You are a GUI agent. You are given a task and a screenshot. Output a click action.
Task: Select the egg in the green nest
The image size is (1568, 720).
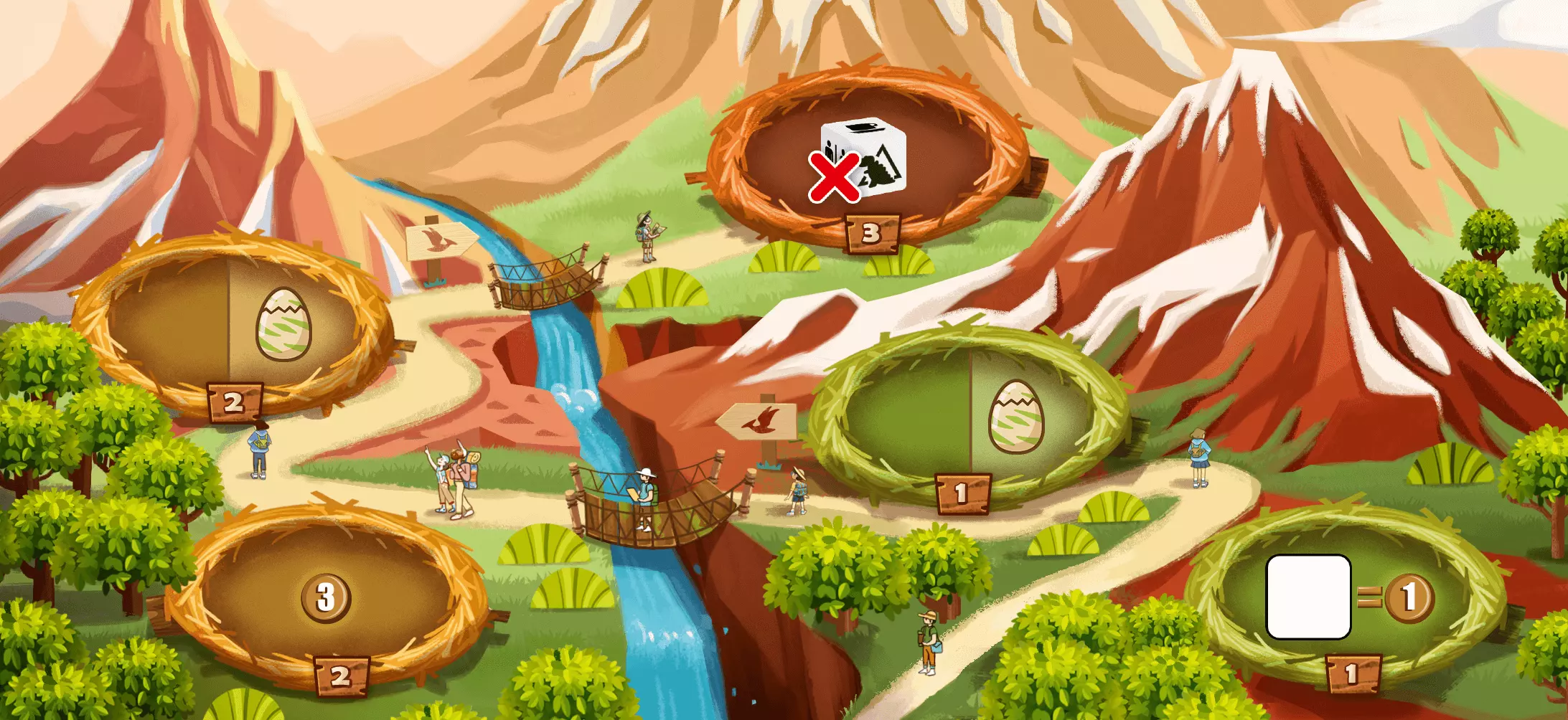tap(1016, 416)
